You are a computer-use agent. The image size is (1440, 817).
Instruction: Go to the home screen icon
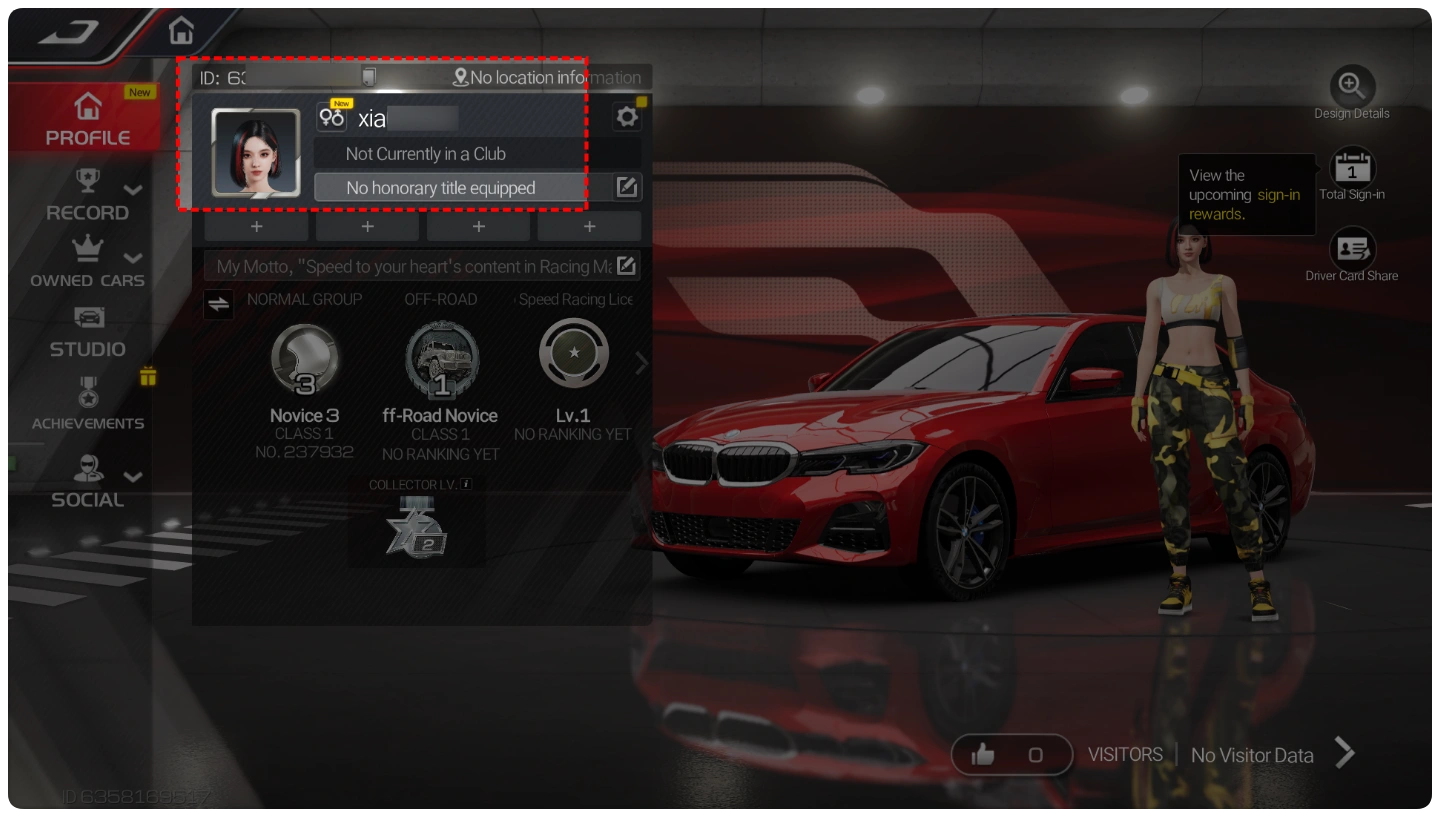coord(181,31)
